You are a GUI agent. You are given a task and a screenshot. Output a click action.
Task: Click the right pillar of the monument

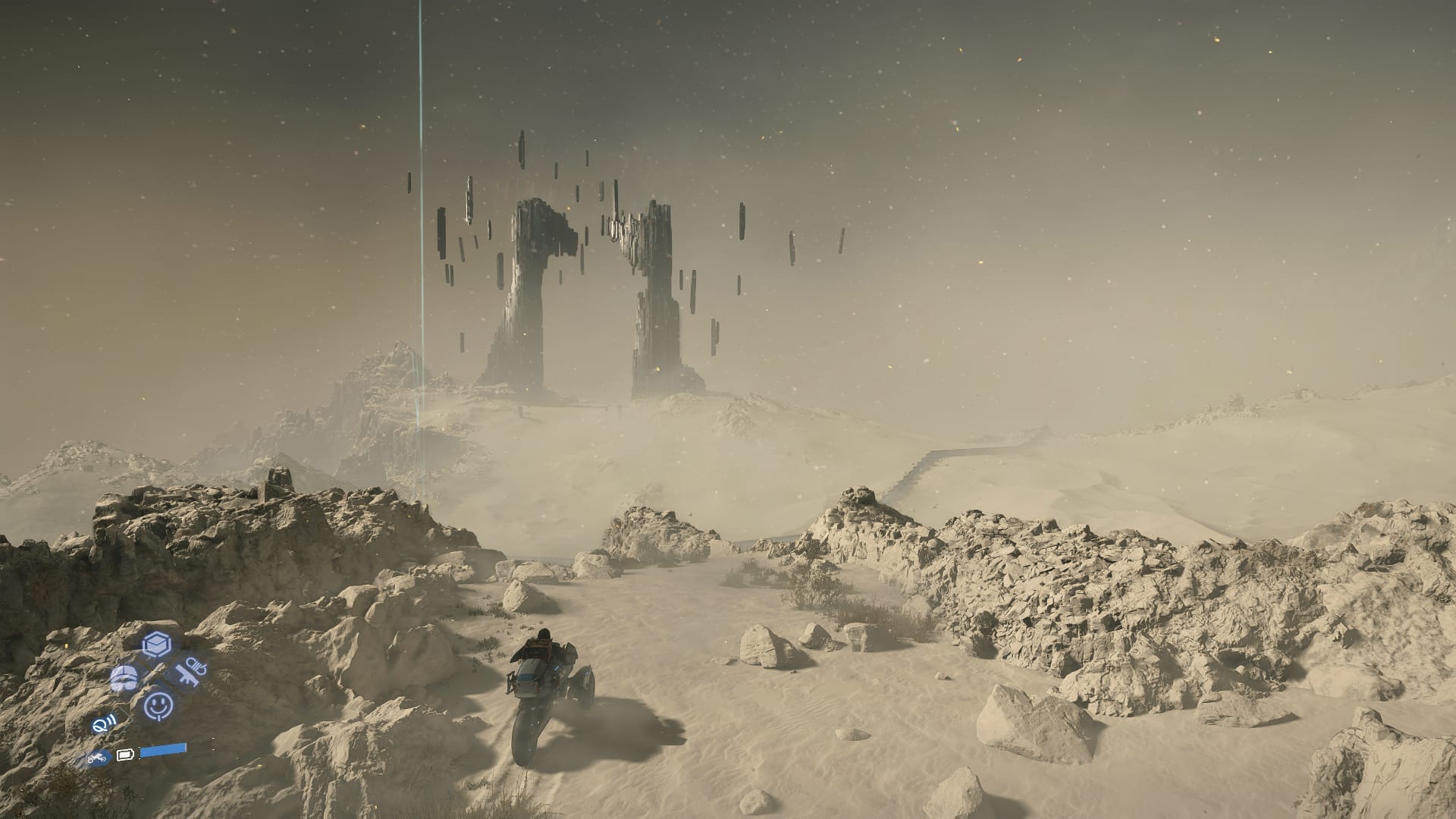coord(657,303)
